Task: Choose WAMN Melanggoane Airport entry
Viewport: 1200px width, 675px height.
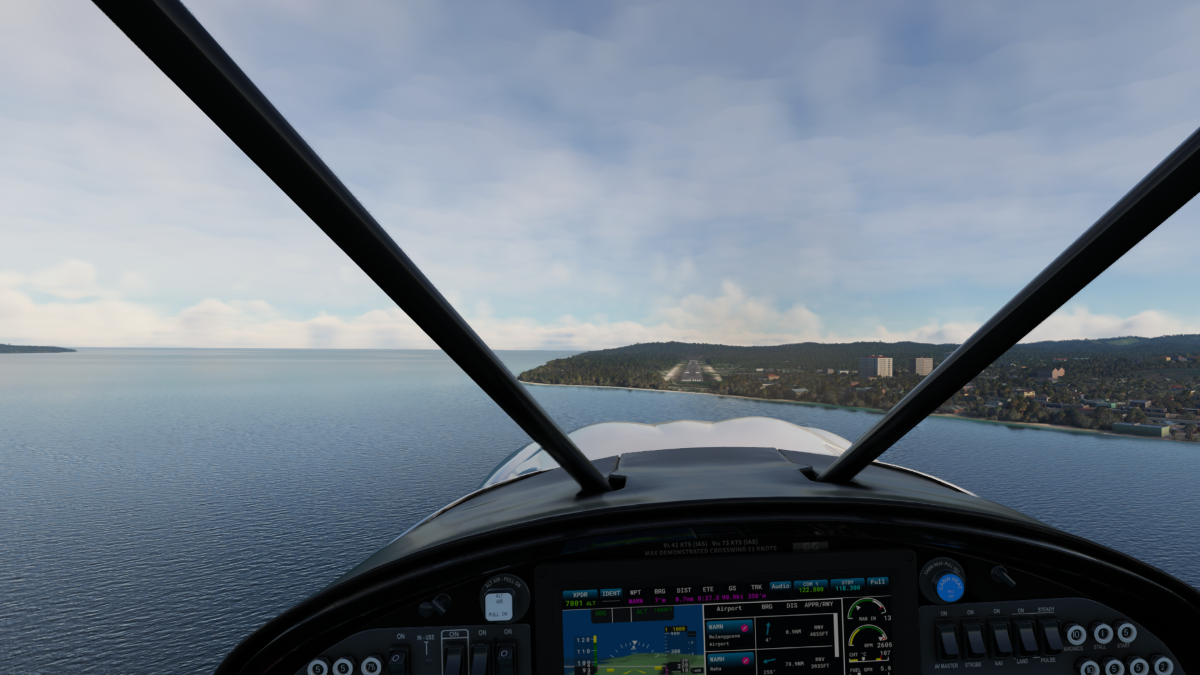Action: (x=729, y=636)
